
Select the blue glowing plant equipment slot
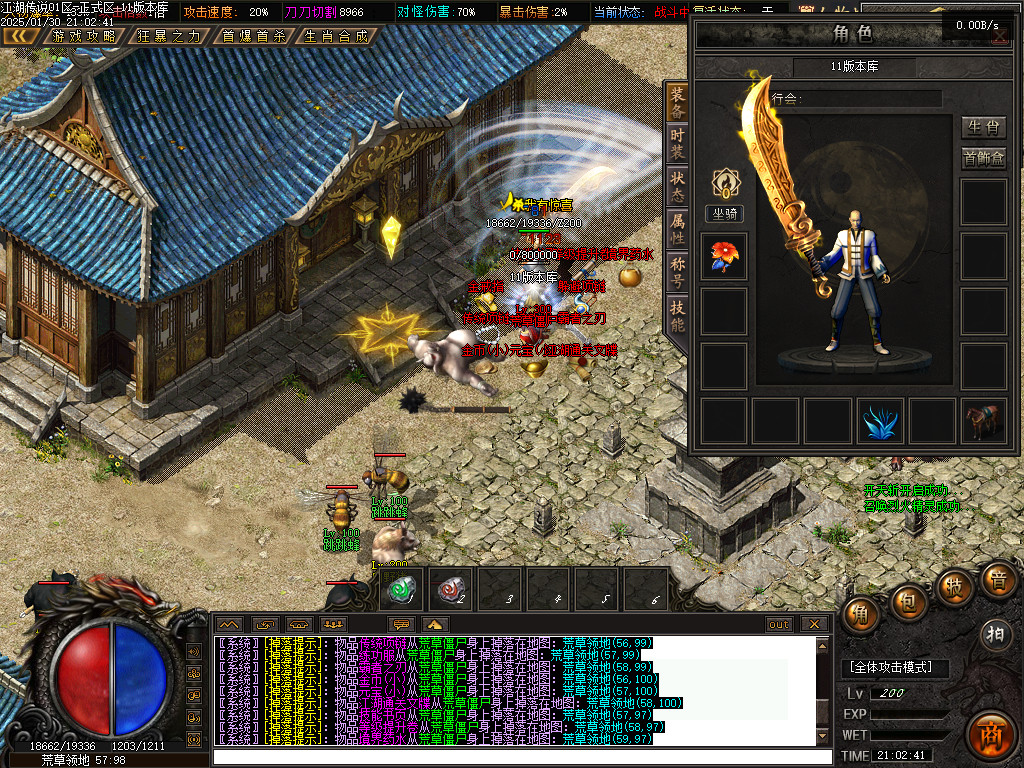point(880,421)
